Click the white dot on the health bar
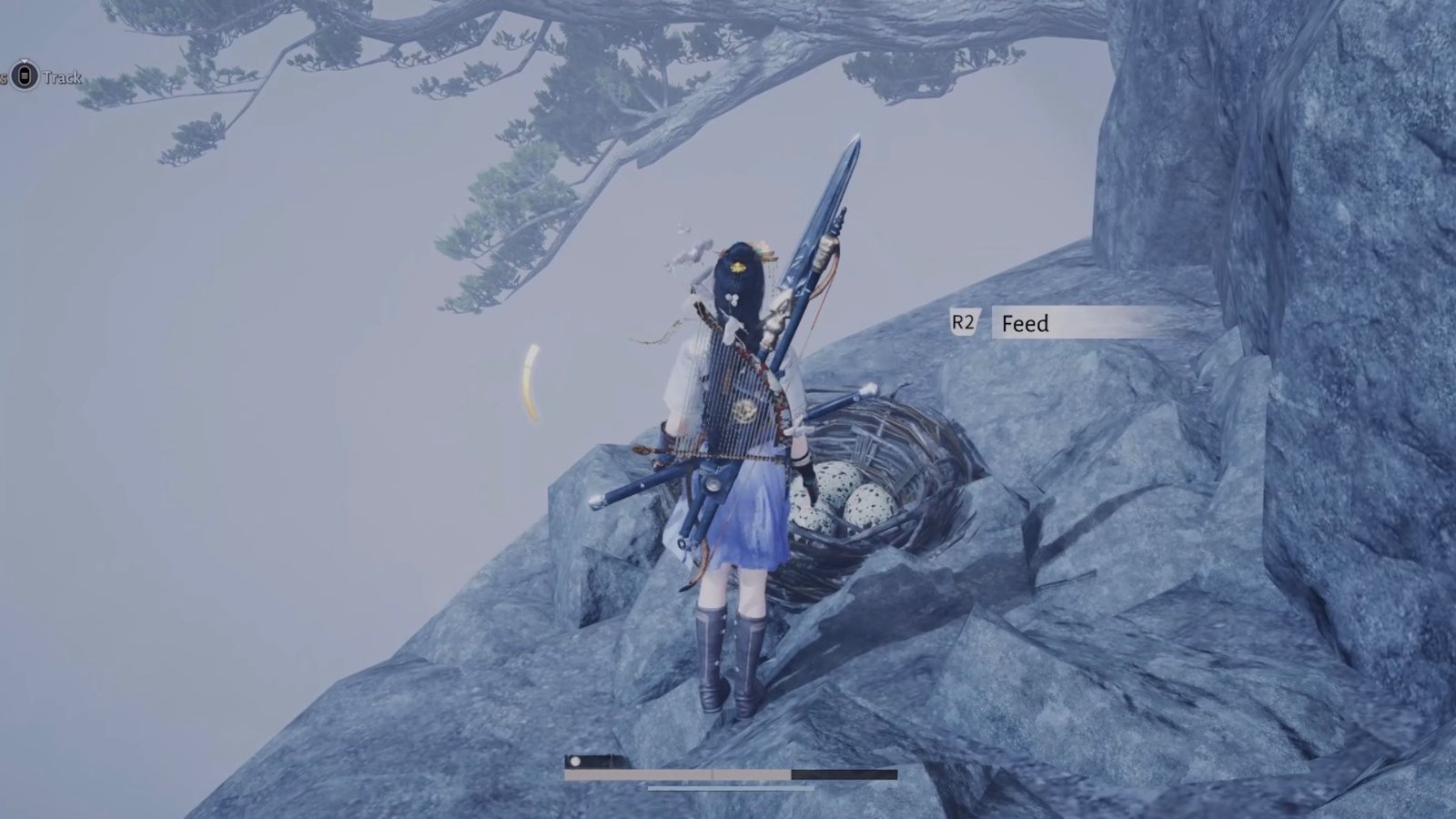 tap(575, 762)
